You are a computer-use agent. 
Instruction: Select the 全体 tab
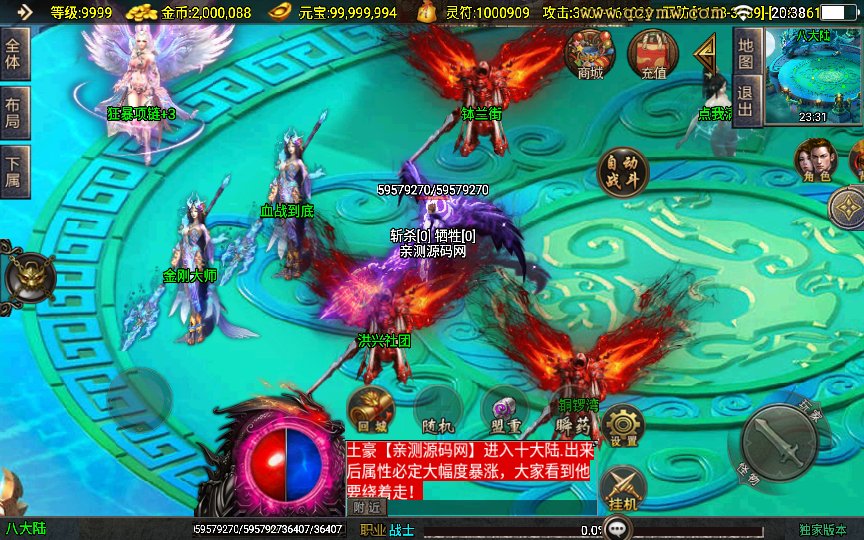tap(14, 54)
